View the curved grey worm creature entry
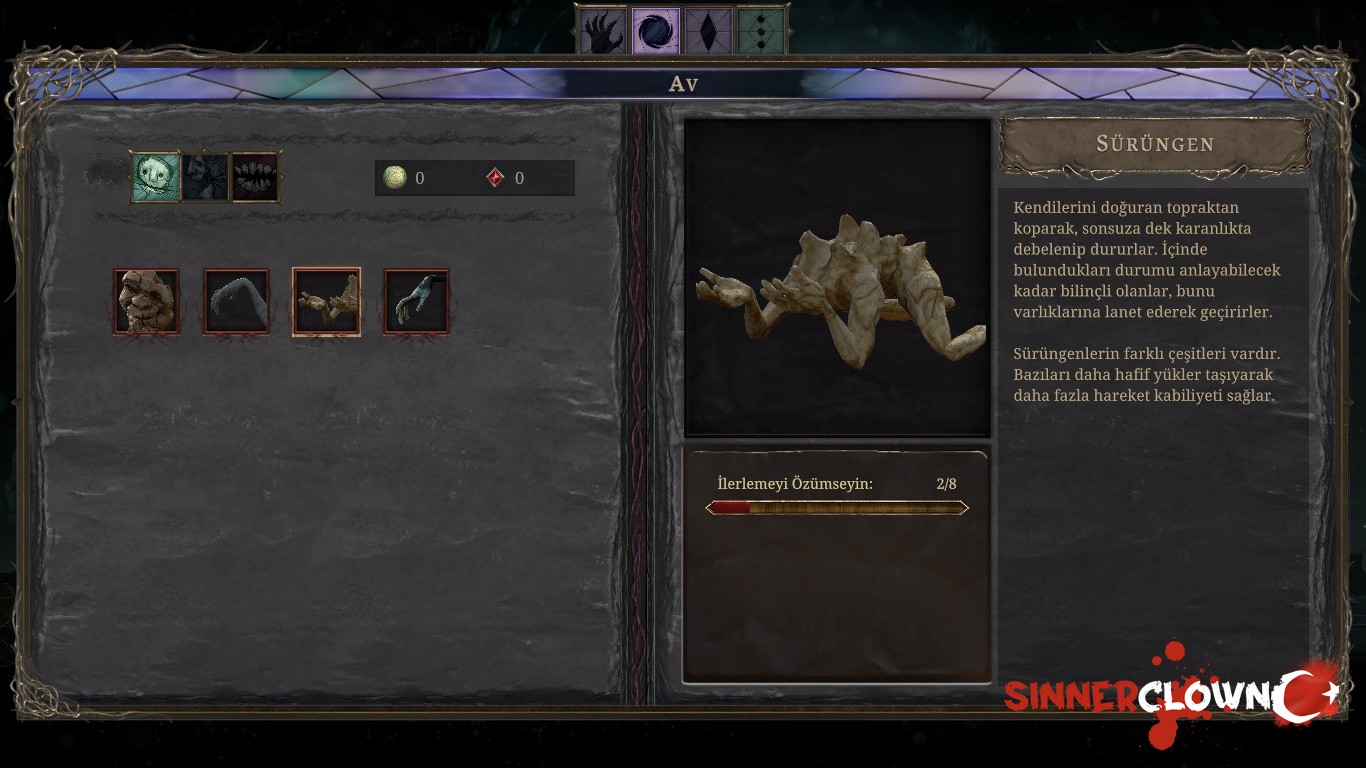1366x768 pixels. point(236,301)
